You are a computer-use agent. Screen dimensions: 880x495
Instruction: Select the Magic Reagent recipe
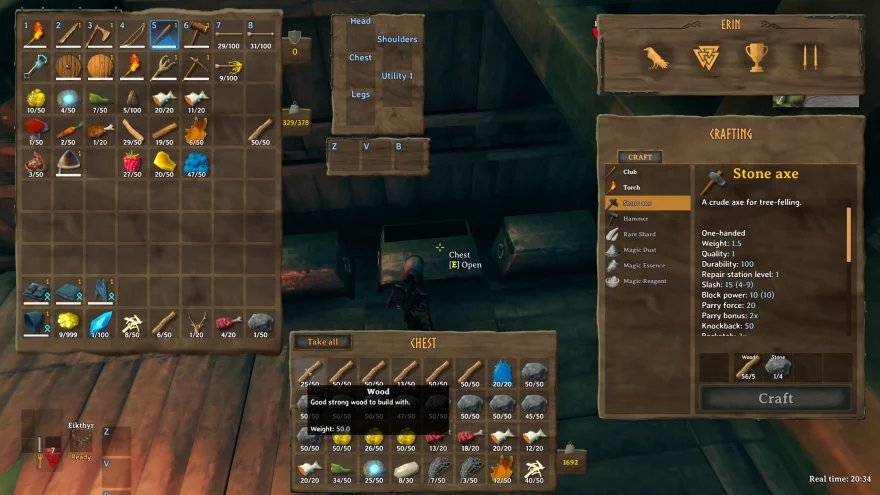647,281
